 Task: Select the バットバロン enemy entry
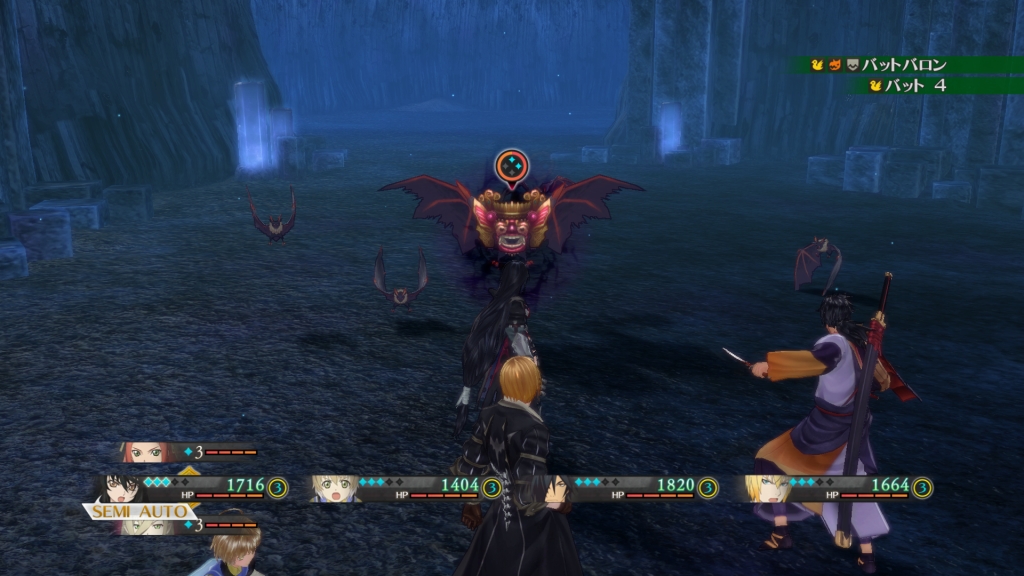(x=905, y=65)
